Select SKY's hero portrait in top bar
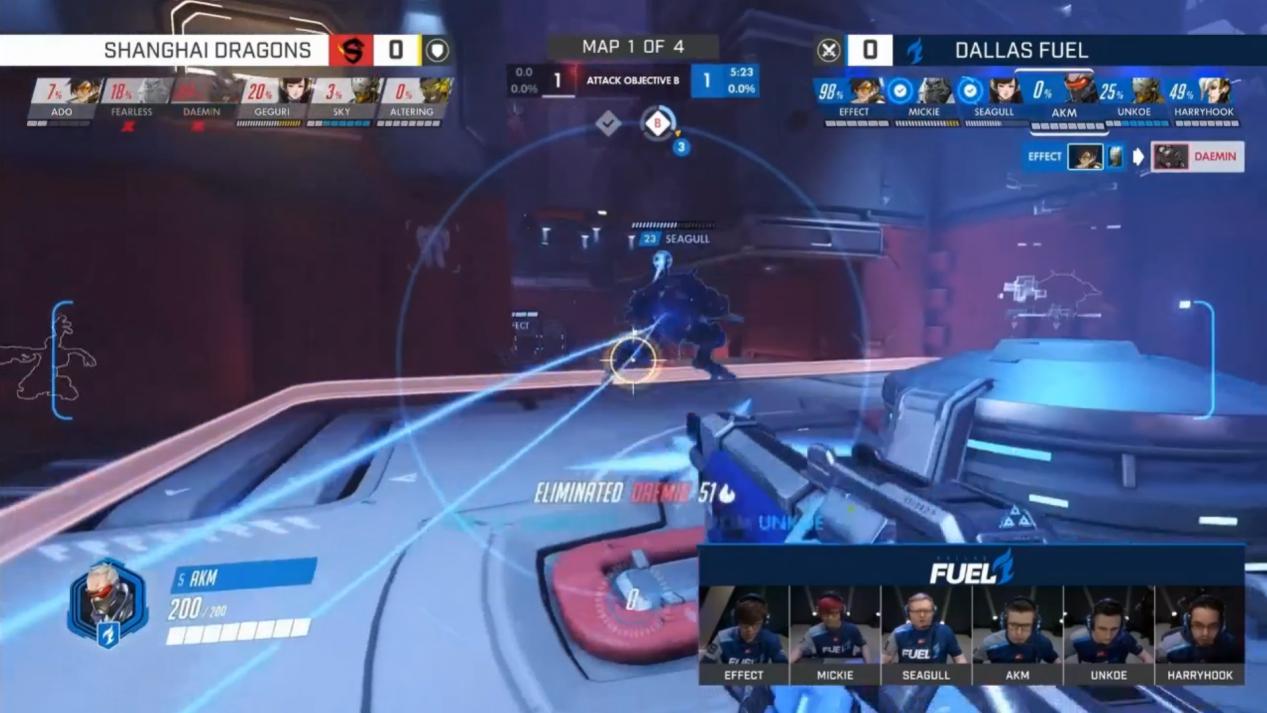This screenshot has height=713, width=1267. click(364, 92)
